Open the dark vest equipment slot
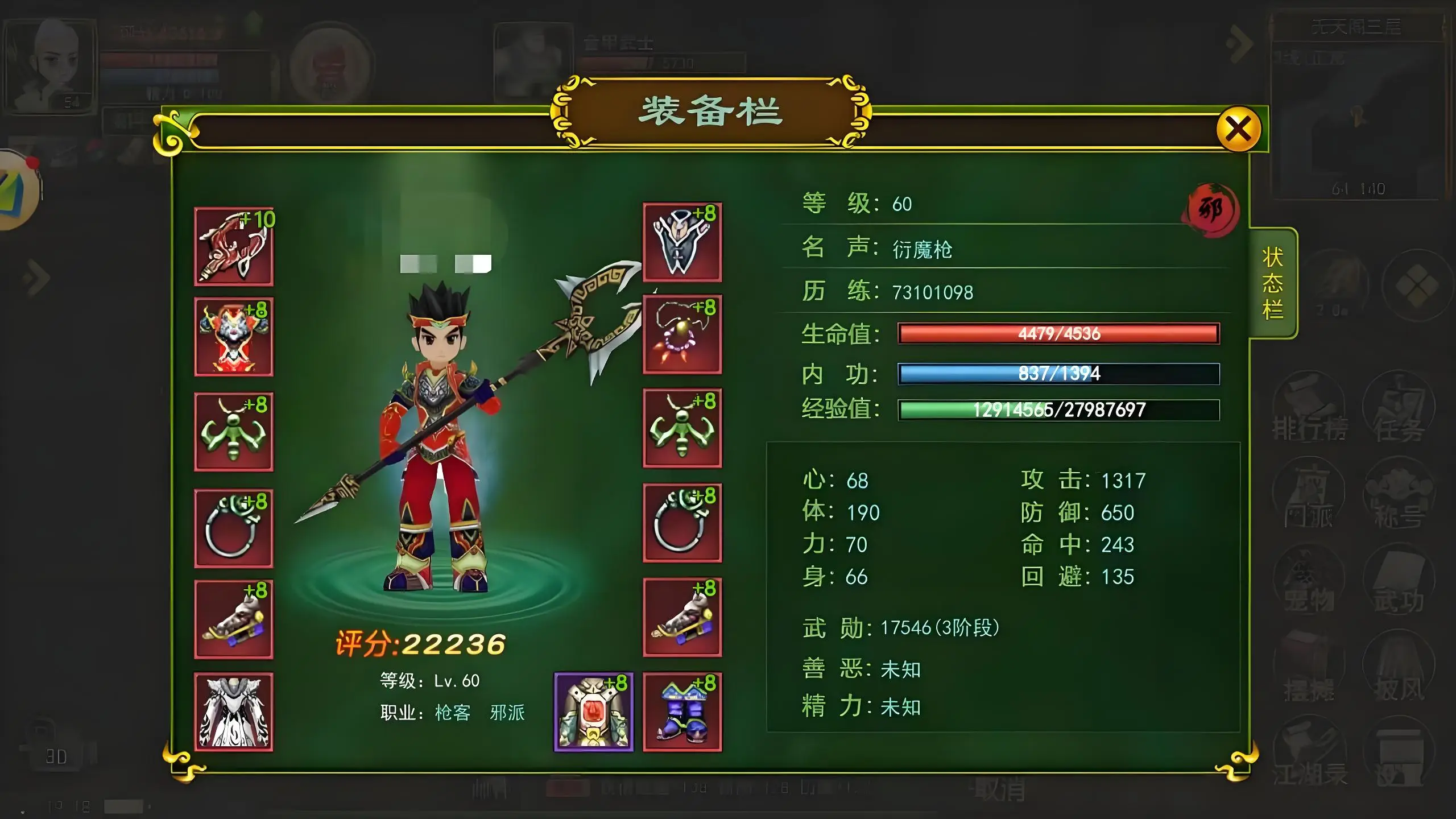 click(x=682, y=242)
